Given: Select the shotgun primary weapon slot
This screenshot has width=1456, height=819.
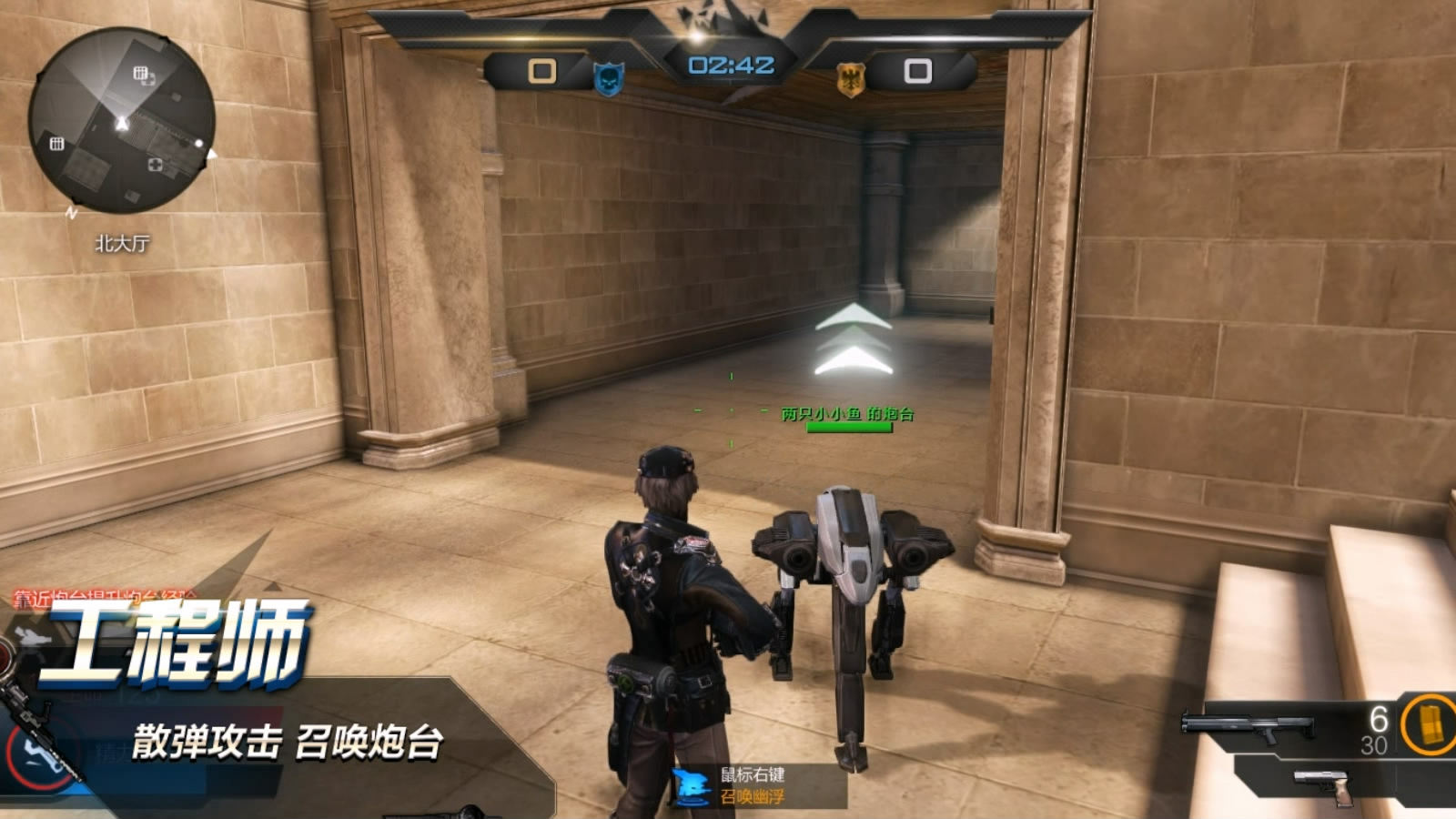Looking at the screenshot, I should pos(1249,727).
